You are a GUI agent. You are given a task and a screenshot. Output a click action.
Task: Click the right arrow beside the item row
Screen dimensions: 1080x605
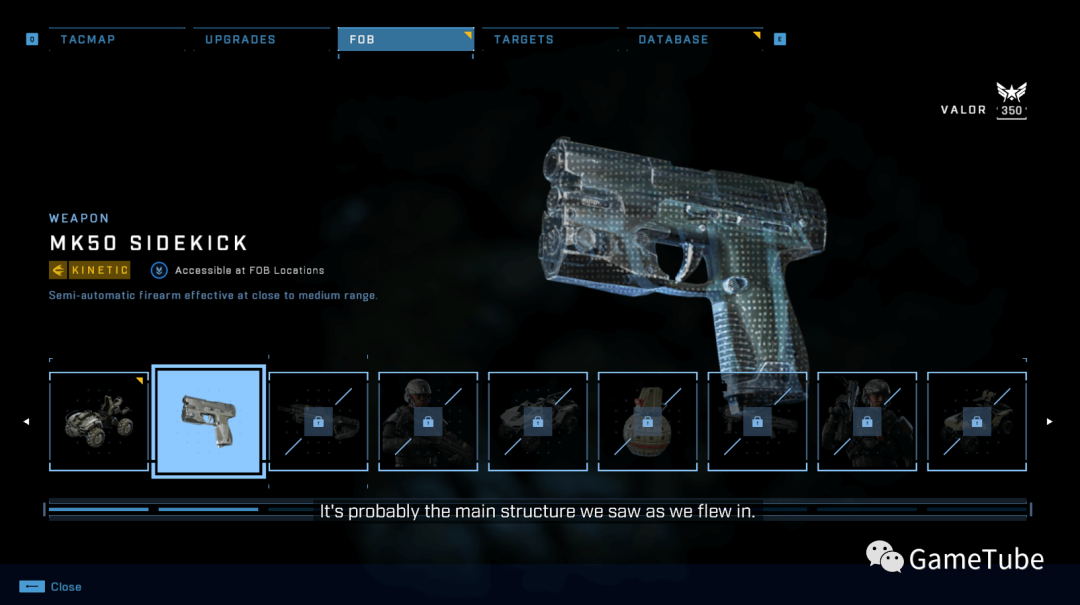(1049, 421)
